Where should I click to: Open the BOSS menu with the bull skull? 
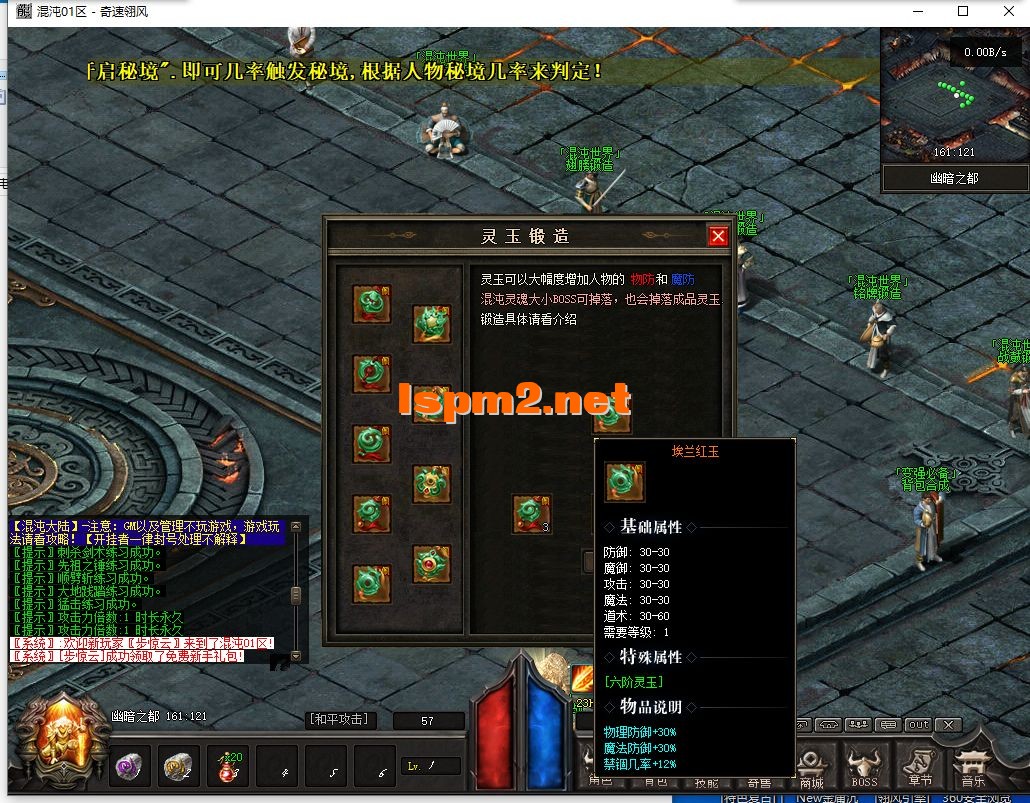864,765
